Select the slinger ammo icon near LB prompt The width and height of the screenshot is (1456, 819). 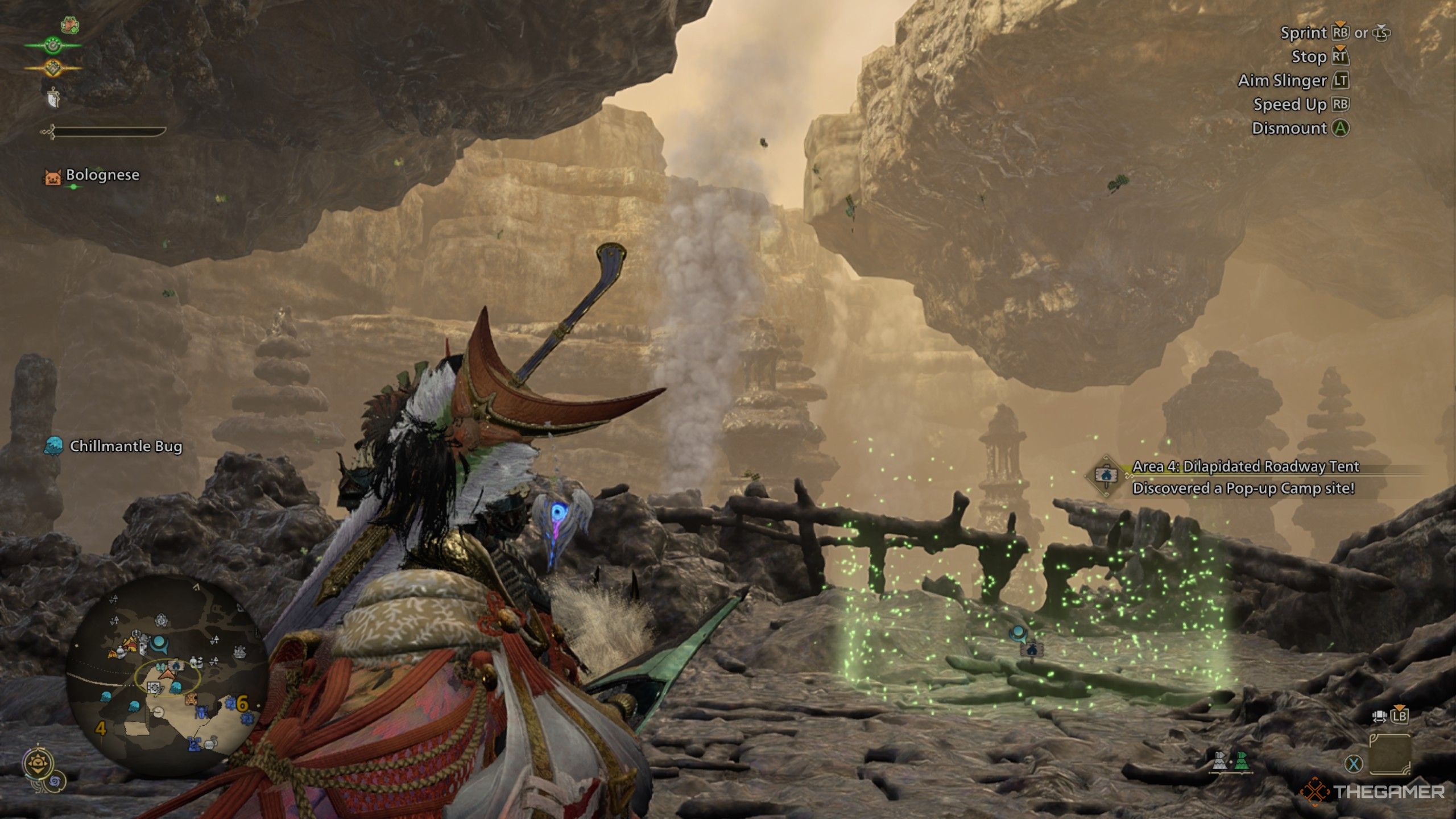(x=1380, y=716)
